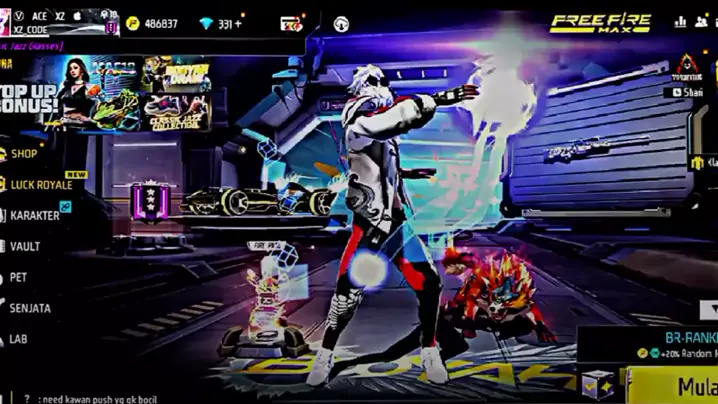Open the gift event icon in top bar
The width and height of the screenshot is (718, 404).
(291, 24)
